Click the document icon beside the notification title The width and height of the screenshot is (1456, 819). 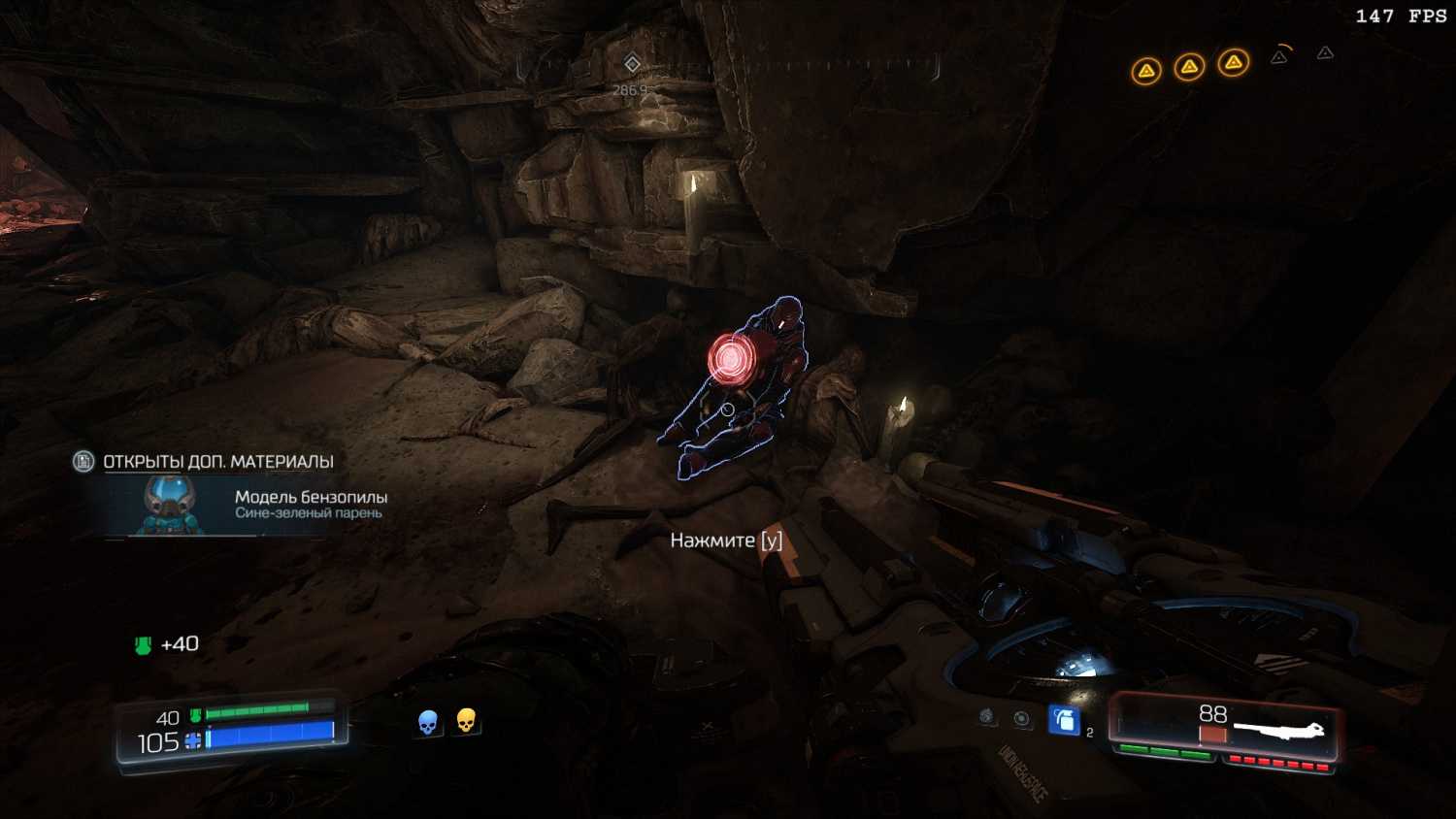pos(83,462)
